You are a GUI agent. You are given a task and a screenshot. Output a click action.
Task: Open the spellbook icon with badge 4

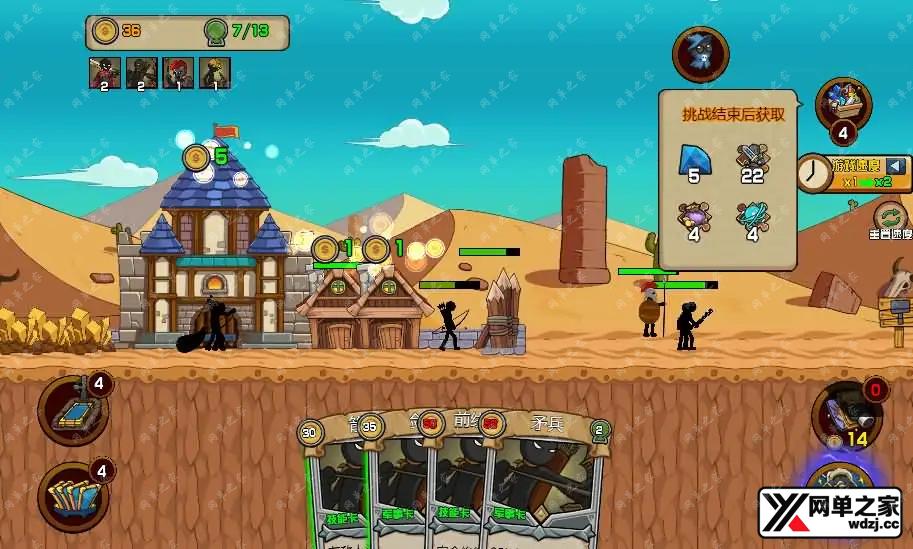(x=72, y=411)
